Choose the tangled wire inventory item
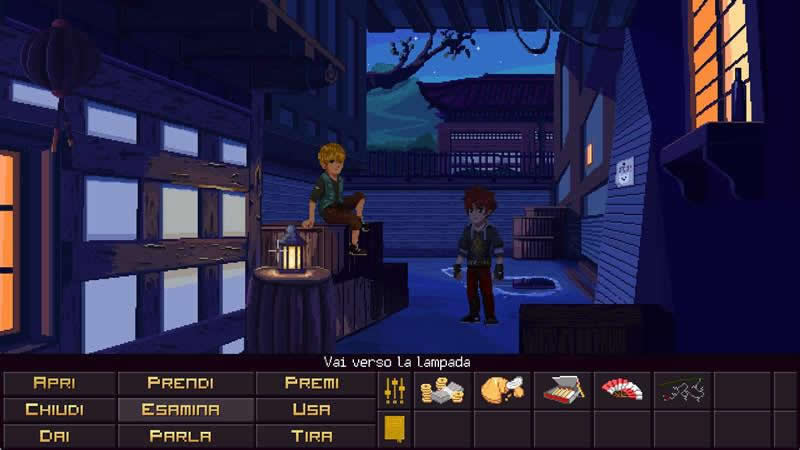This screenshot has width=800, height=450. pos(681,390)
